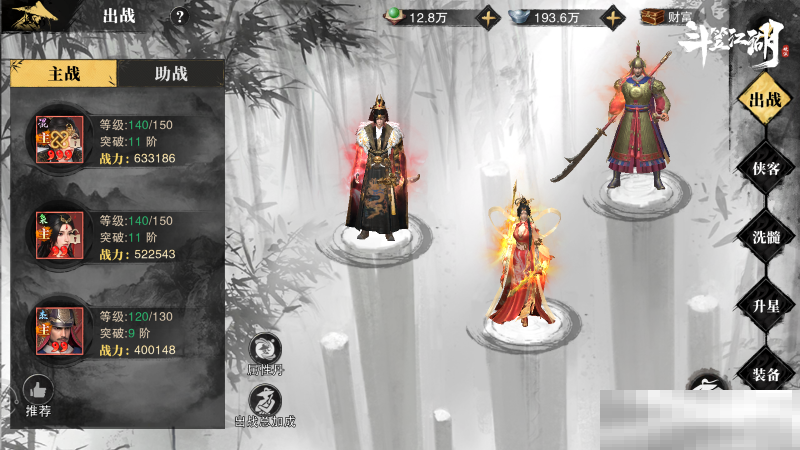Select 出战 in the side menu
Screen dimensions: 800x450
(x=765, y=99)
